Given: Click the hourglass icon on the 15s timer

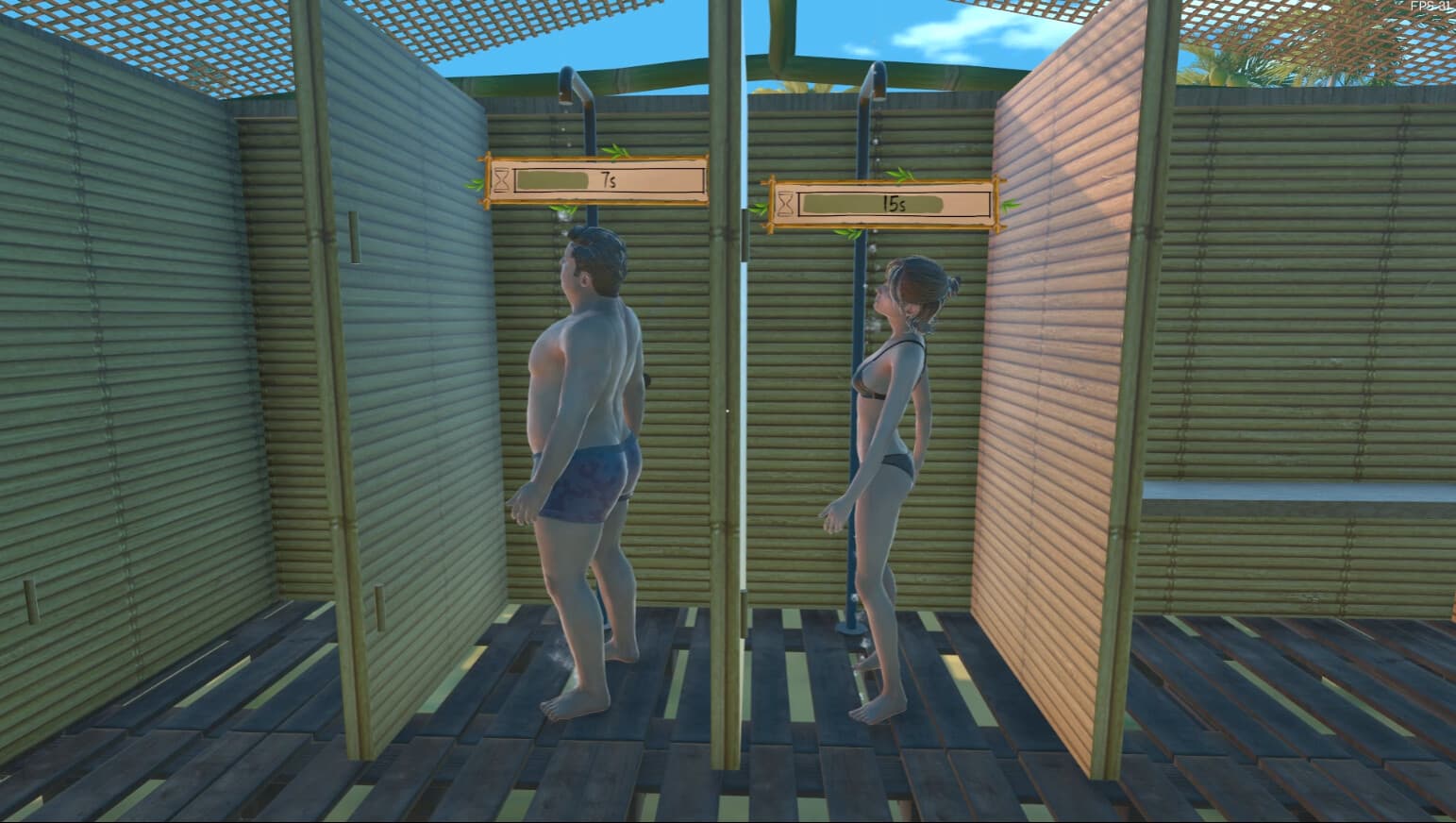Looking at the screenshot, I should (x=783, y=205).
